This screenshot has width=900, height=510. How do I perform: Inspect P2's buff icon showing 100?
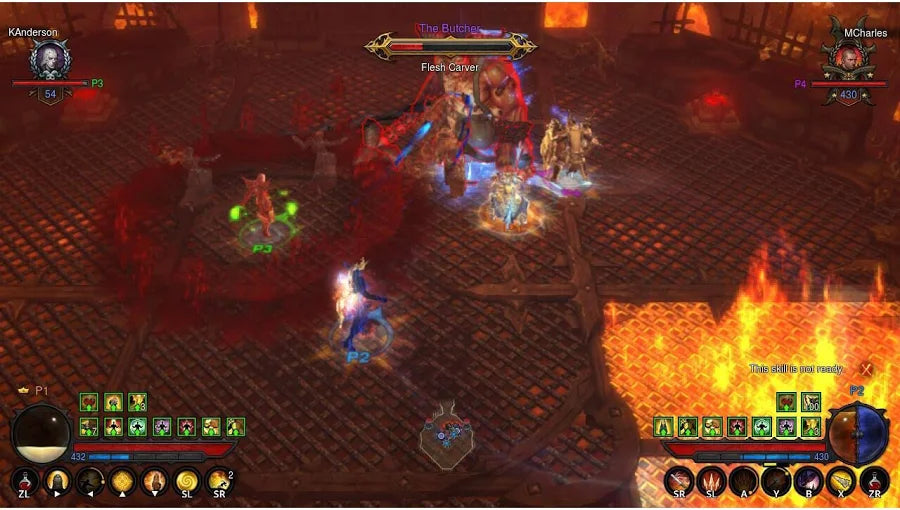[x=811, y=402]
